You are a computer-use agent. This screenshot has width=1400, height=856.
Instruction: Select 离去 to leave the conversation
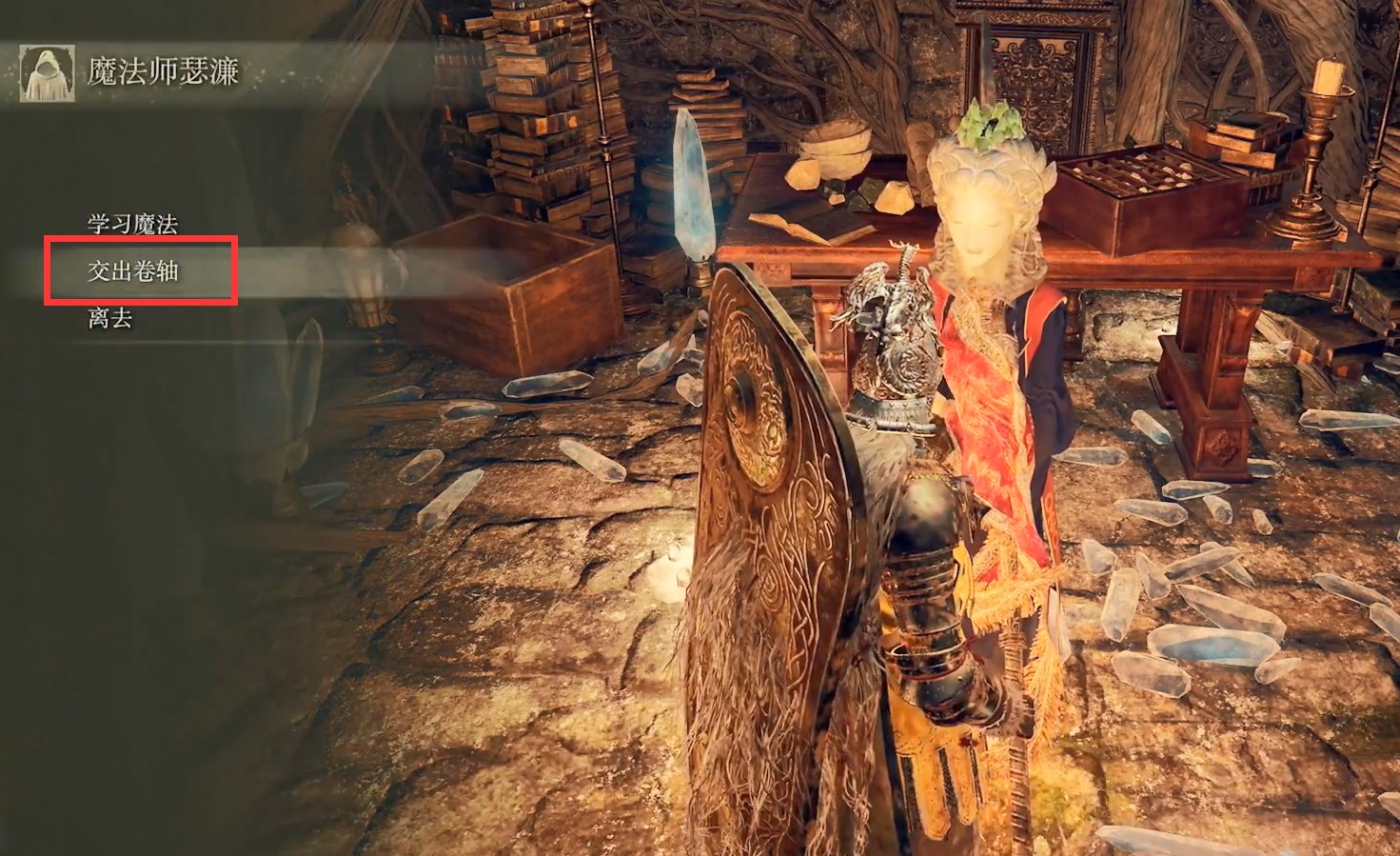tap(110, 318)
